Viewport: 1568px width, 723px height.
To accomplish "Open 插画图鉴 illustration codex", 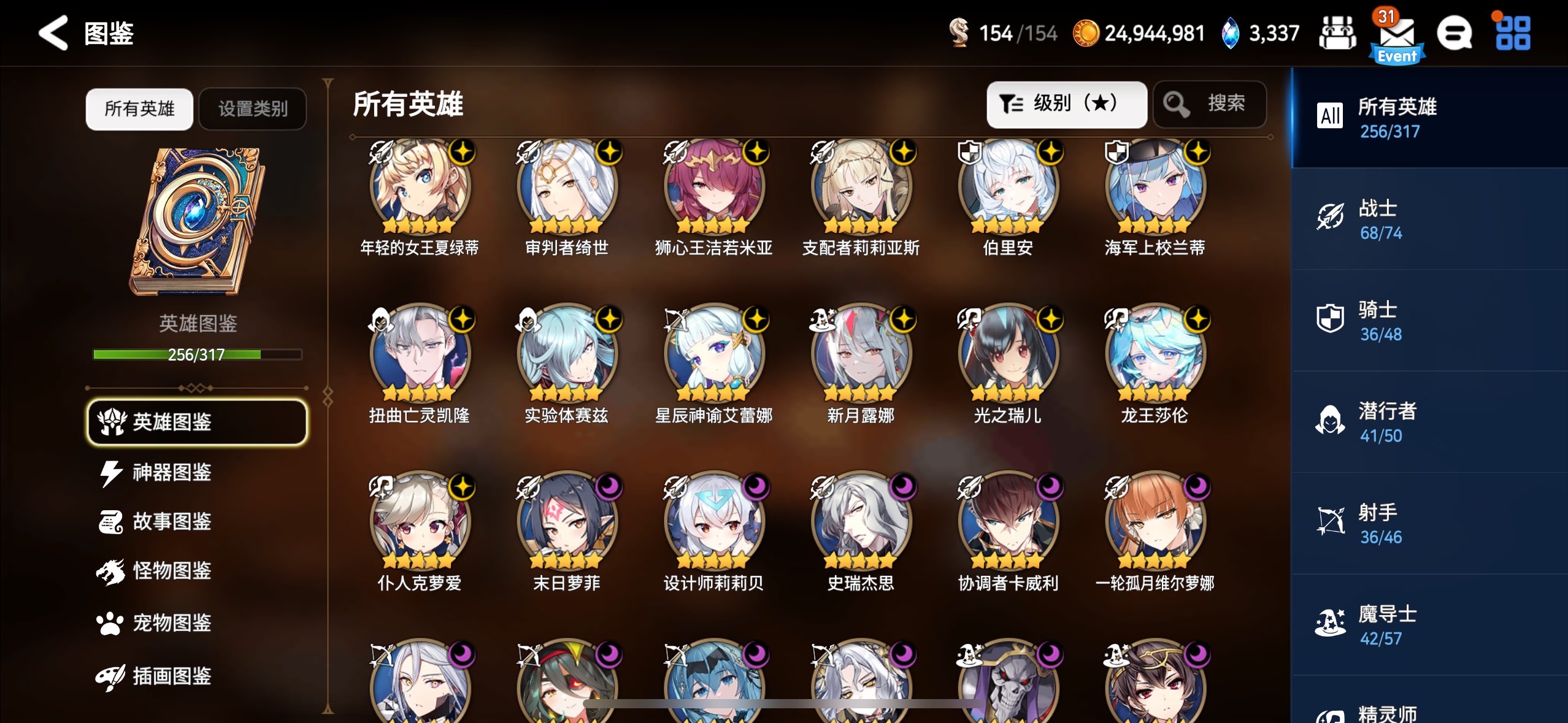I will click(x=172, y=676).
